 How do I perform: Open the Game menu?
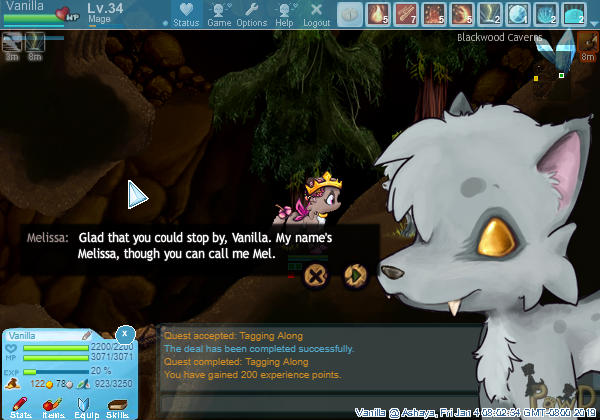click(x=219, y=14)
